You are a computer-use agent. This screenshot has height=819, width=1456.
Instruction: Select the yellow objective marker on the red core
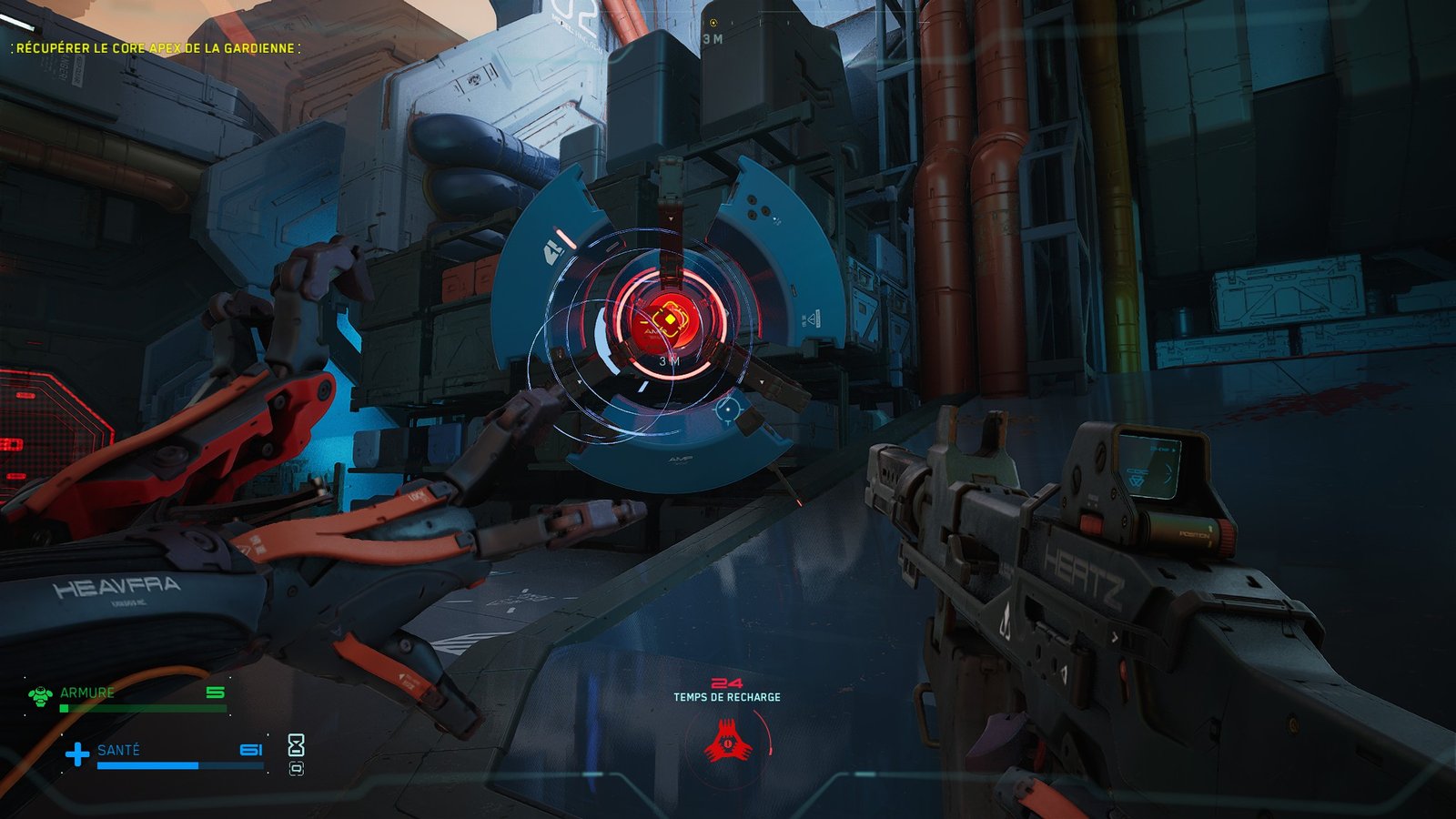(671, 319)
